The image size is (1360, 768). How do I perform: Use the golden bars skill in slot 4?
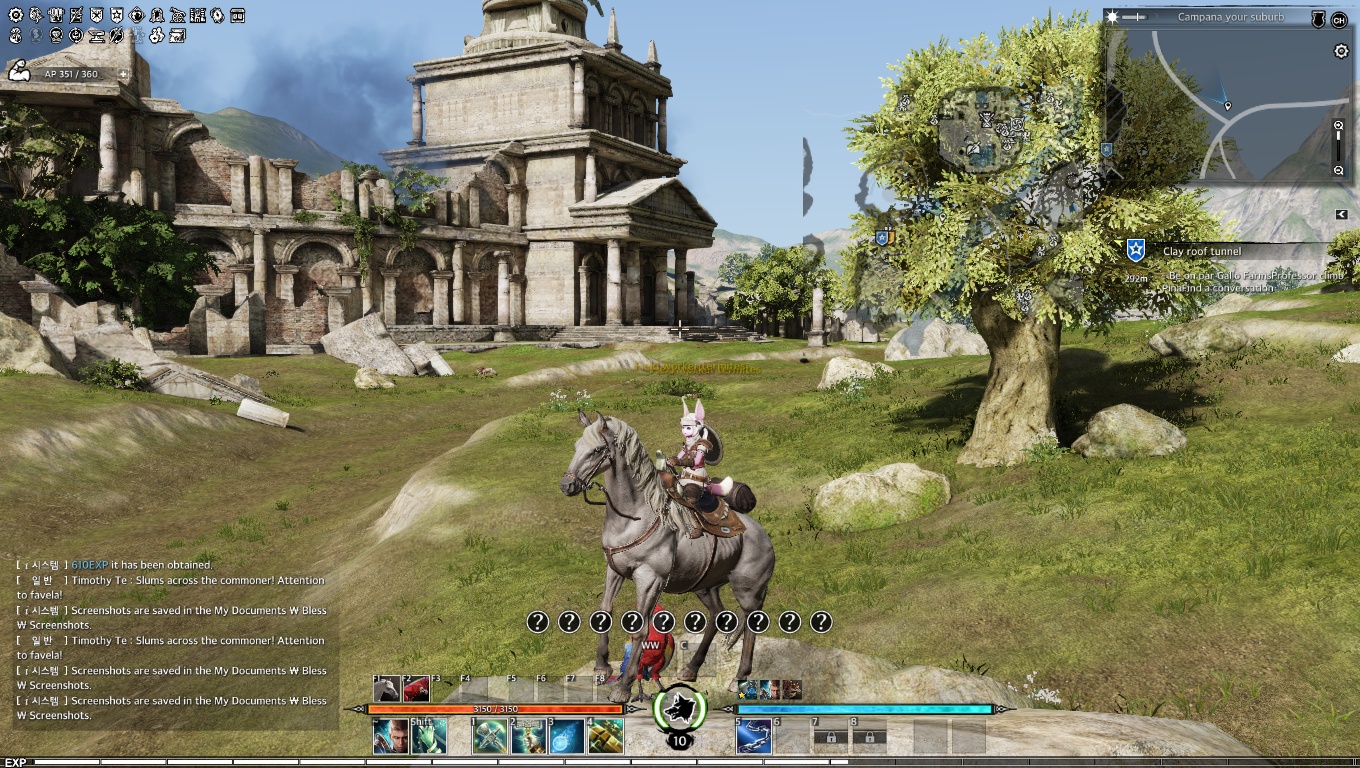click(x=606, y=737)
